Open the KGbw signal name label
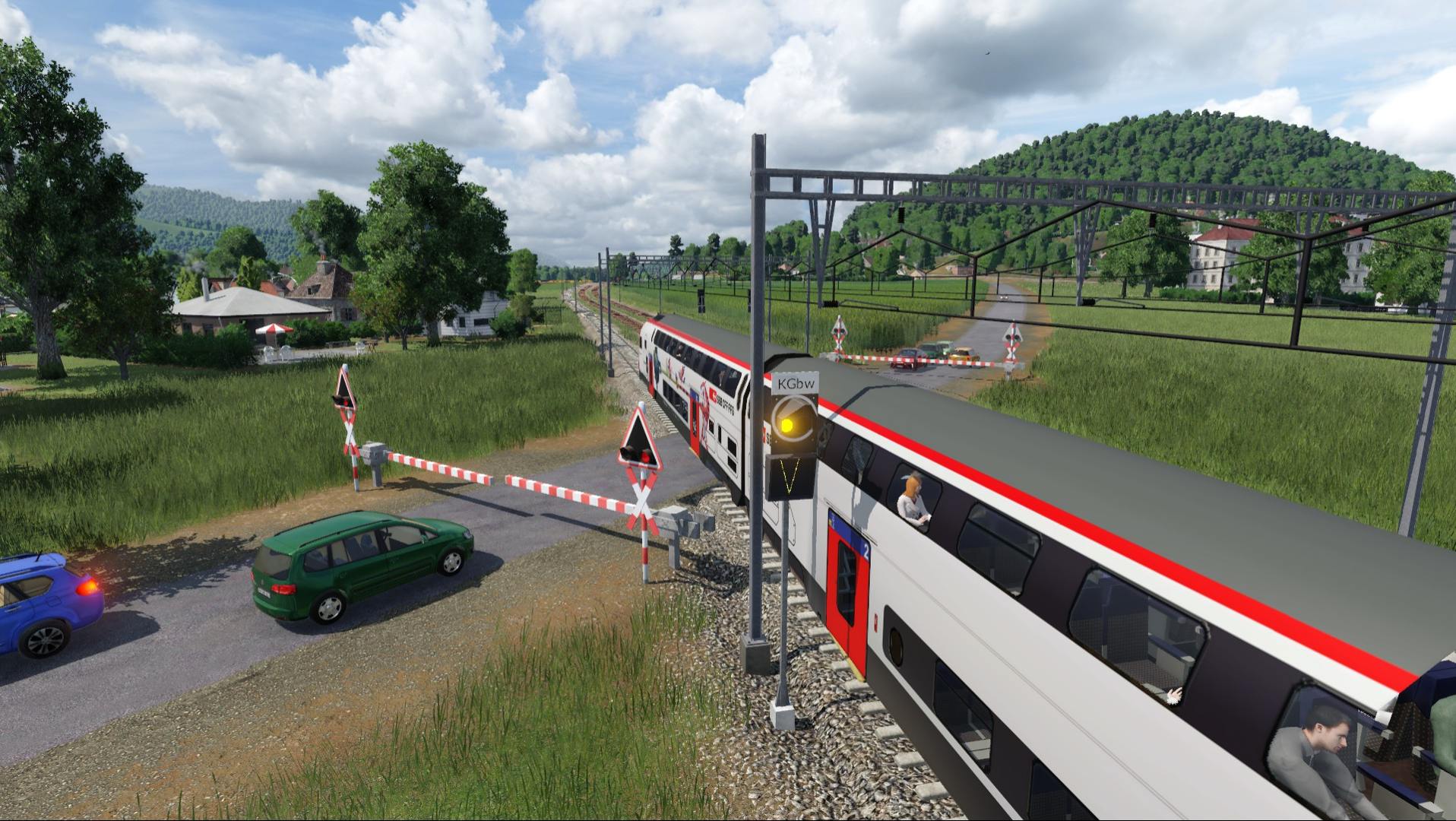The width and height of the screenshot is (1456, 821). [x=795, y=384]
